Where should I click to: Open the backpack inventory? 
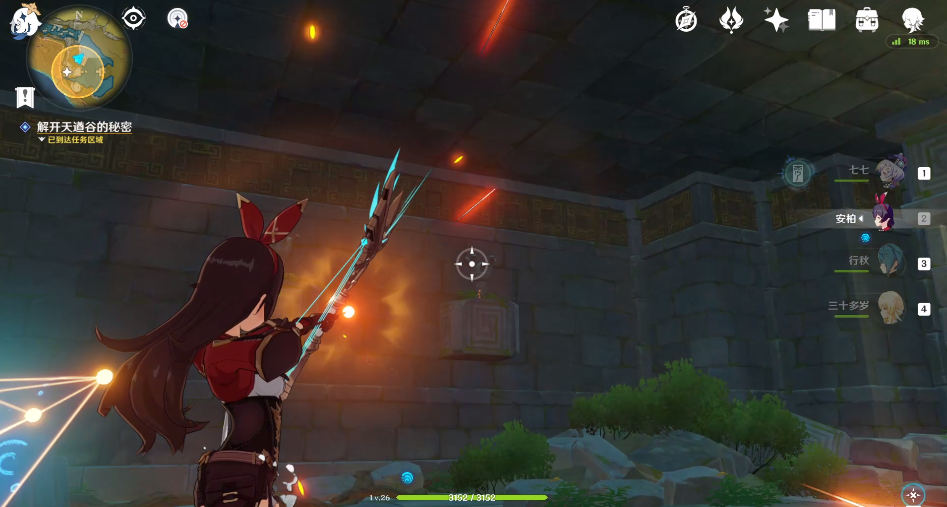click(867, 20)
